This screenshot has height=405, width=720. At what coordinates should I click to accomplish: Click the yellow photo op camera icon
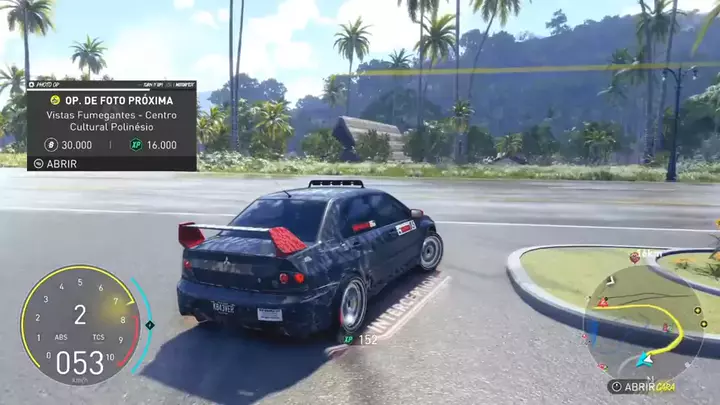click(x=55, y=101)
